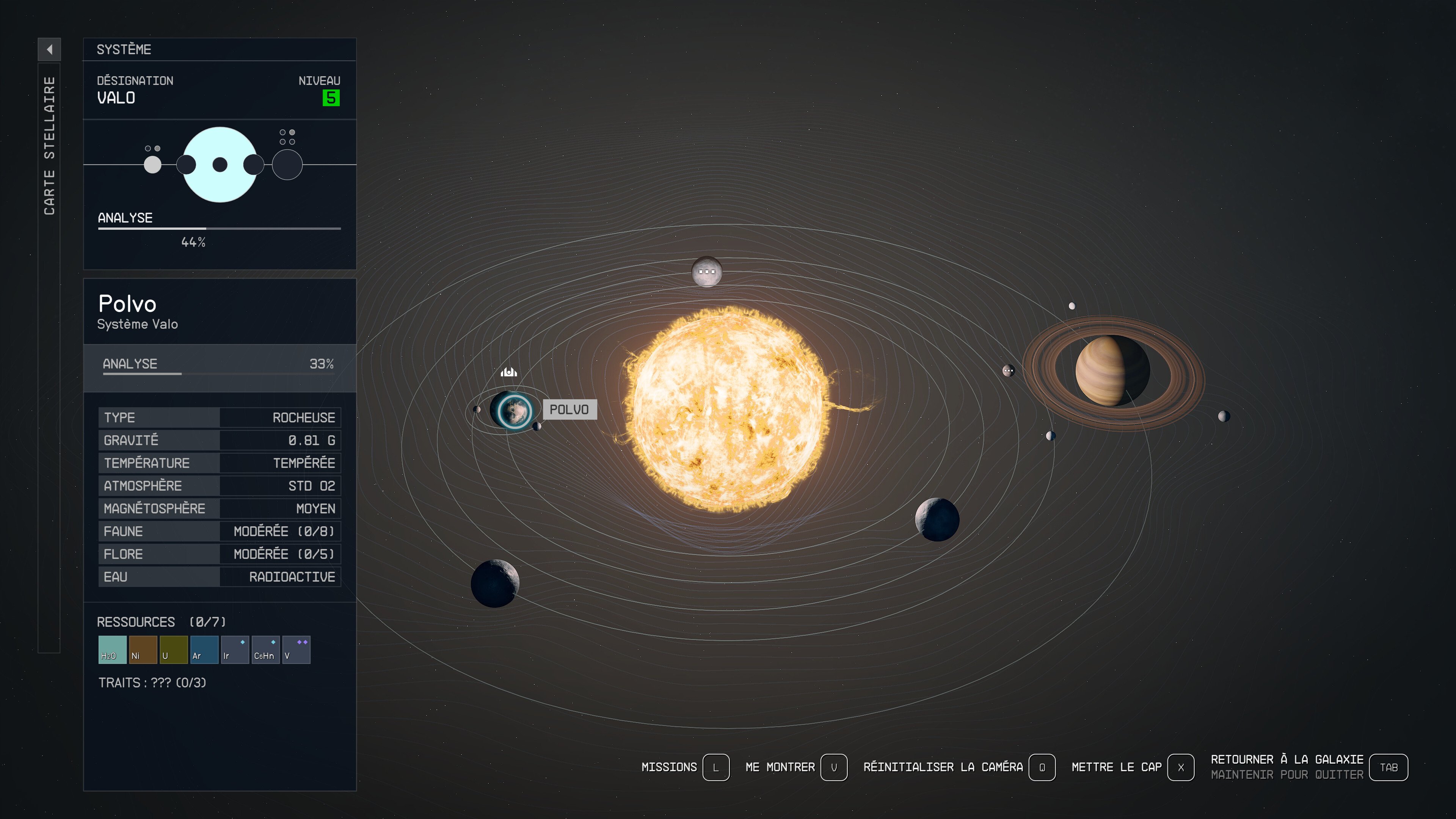The width and height of the screenshot is (1456, 819).
Task: Select the cyan star in the system diagram
Action: coord(219,165)
